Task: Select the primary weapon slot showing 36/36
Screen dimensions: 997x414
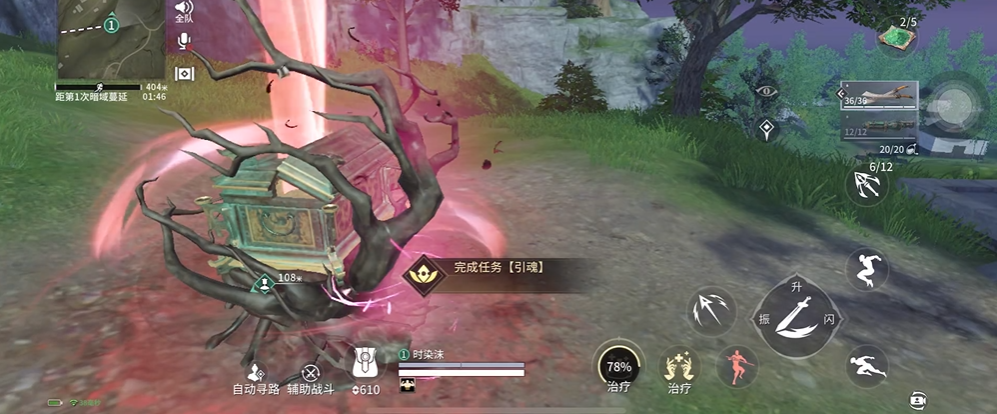Action: point(880,95)
